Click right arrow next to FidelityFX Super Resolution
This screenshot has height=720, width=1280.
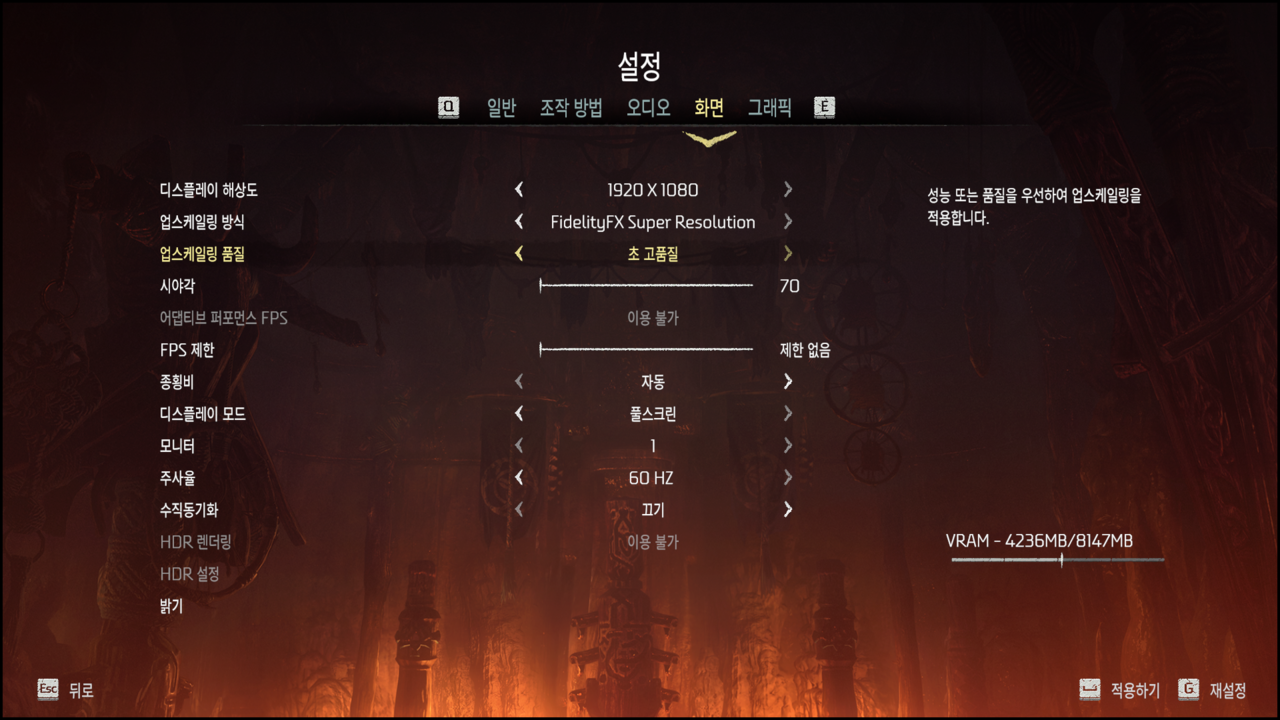point(788,222)
